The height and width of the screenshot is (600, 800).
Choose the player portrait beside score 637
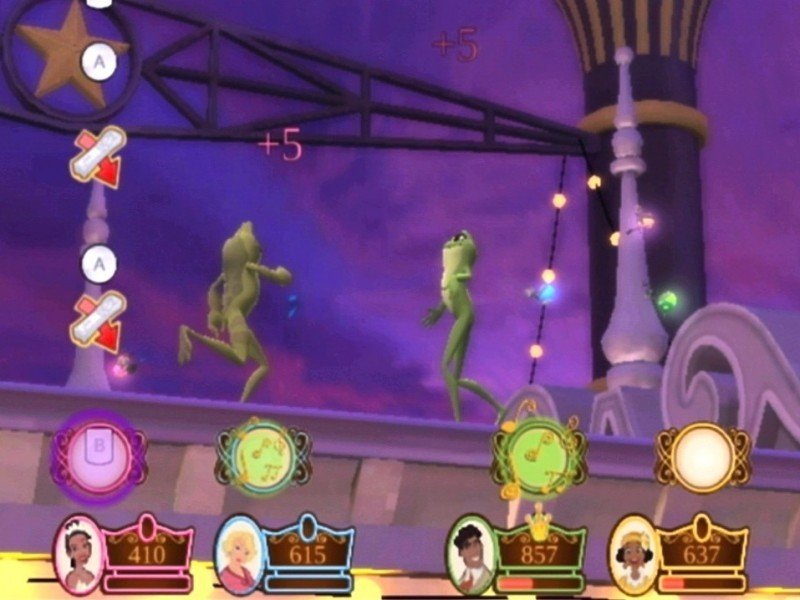coord(632,553)
